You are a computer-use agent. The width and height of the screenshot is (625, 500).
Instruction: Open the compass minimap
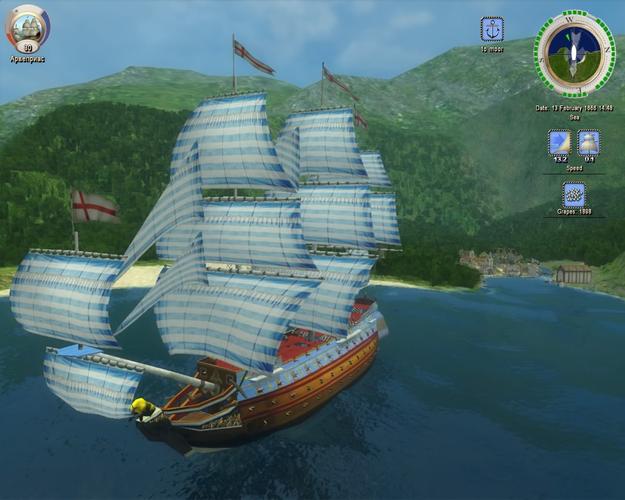574,52
